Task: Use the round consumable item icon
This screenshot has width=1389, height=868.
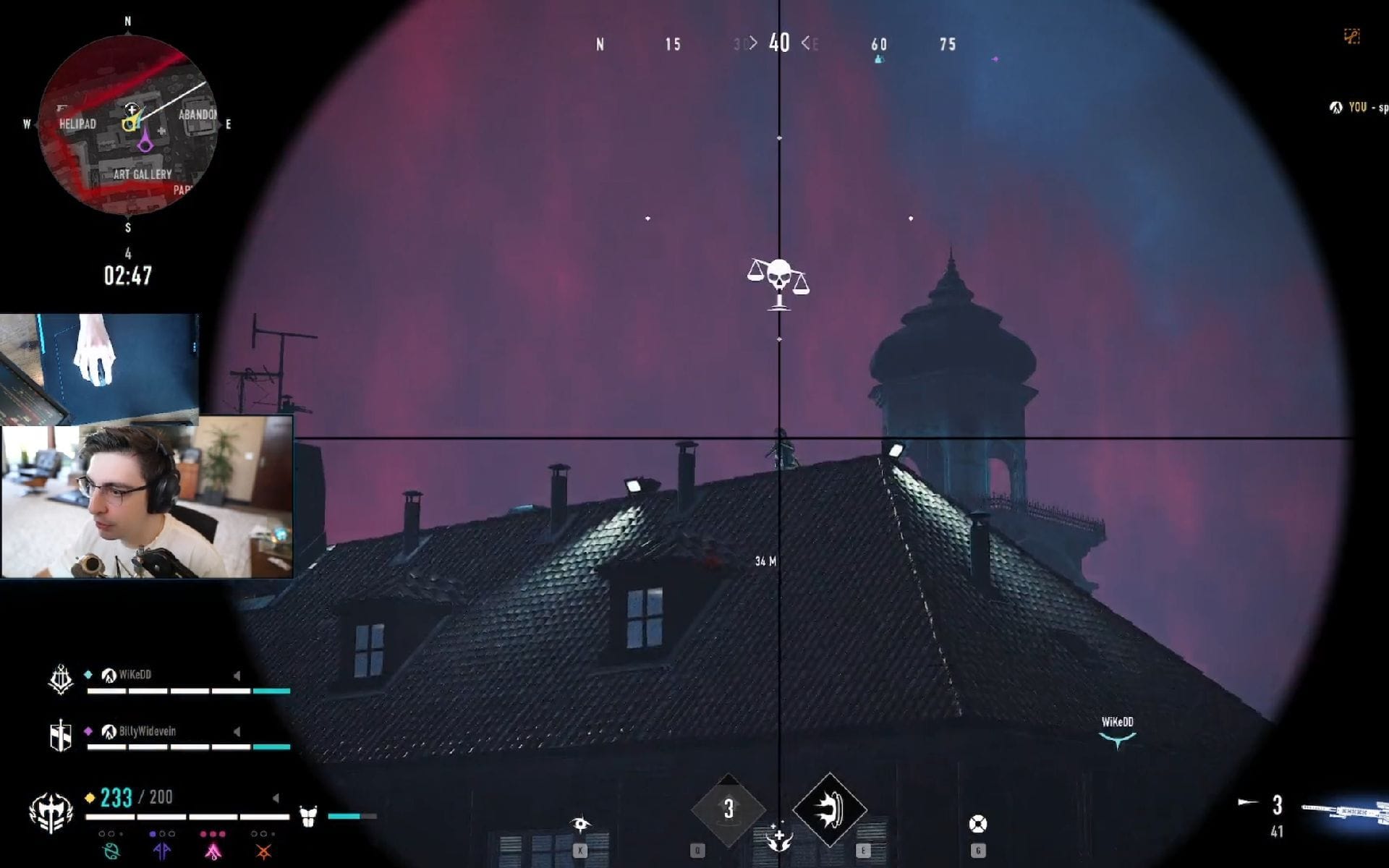Action: pos(977,824)
